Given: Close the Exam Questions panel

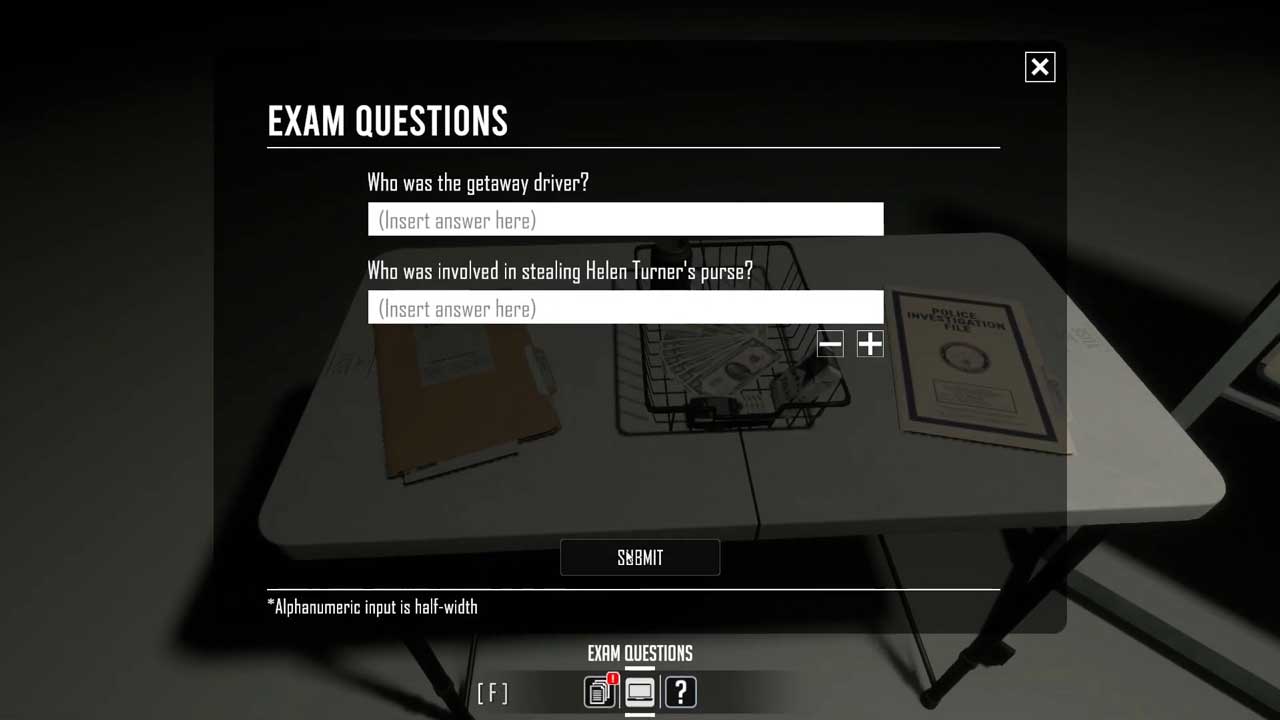Looking at the screenshot, I should click(x=1040, y=67).
